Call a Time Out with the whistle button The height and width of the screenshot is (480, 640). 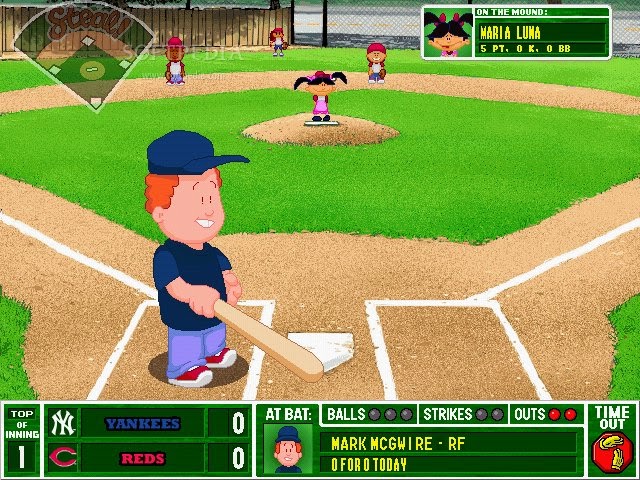point(611,451)
